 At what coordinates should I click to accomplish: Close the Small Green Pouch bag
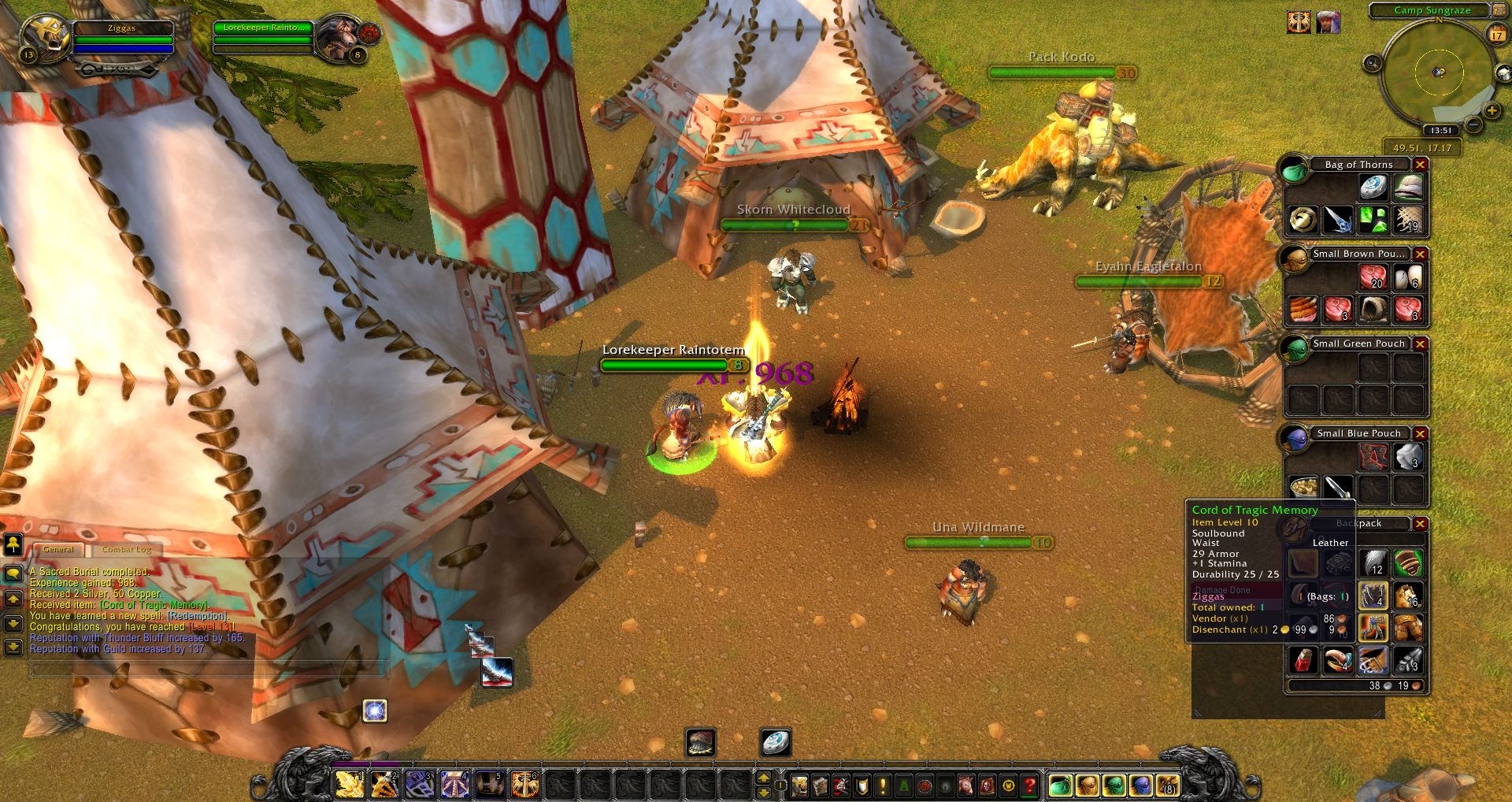(1420, 344)
